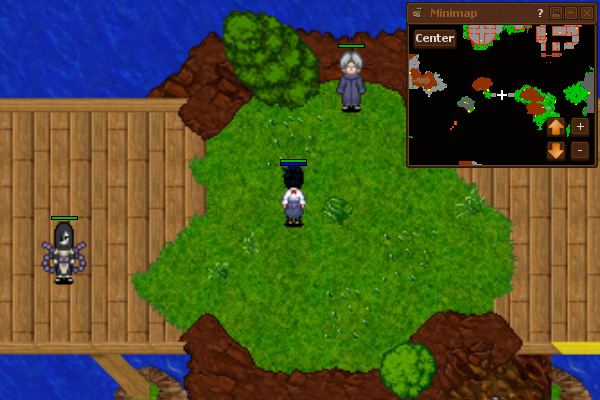This screenshot has width=600, height=400.
Task: Click the Center button on the minimap
Action: coord(434,39)
